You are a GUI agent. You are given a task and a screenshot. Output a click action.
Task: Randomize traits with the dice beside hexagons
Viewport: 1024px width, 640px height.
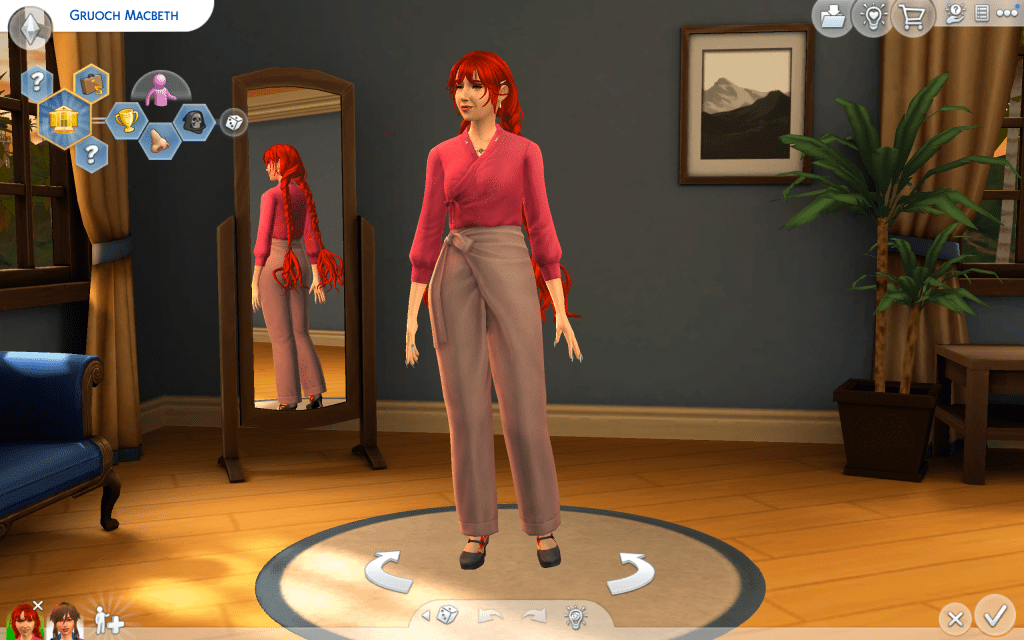coord(233,122)
